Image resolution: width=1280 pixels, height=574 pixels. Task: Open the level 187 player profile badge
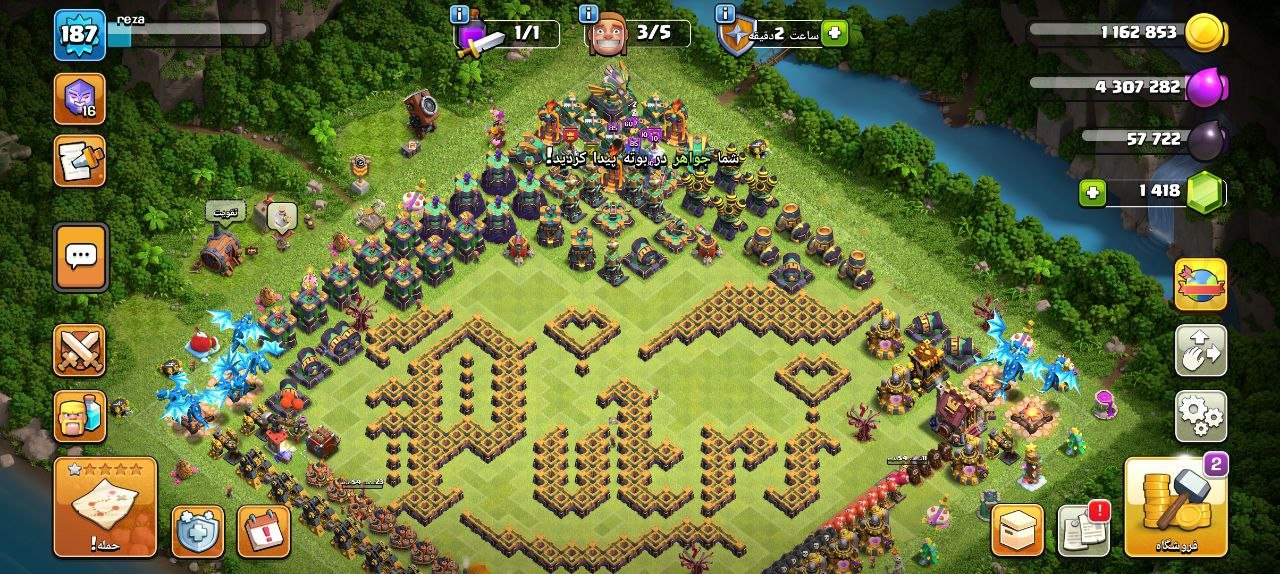click(x=79, y=35)
